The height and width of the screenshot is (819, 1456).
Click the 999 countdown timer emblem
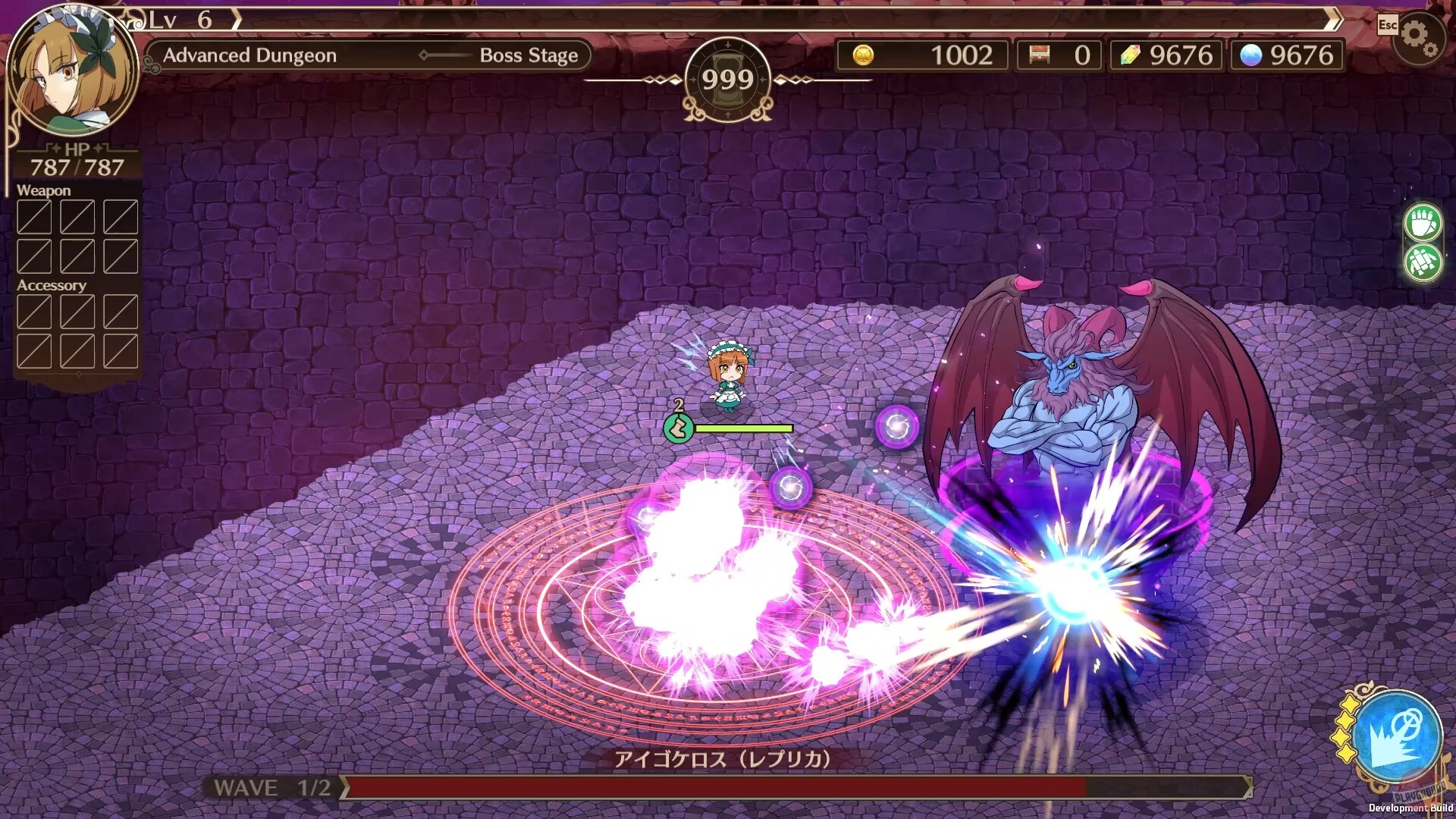click(x=729, y=78)
